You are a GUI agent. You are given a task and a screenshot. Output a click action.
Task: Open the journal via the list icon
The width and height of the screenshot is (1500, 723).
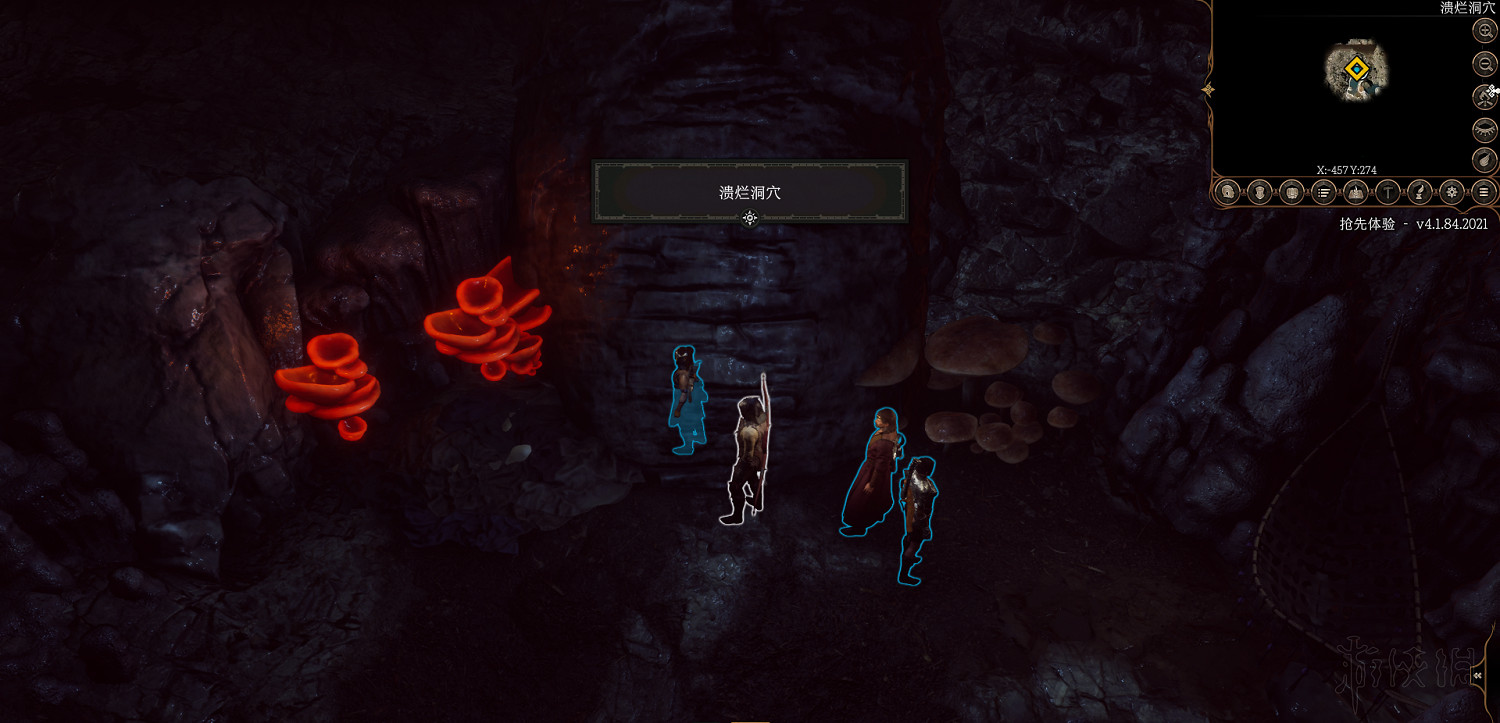click(x=1323, y=191)
